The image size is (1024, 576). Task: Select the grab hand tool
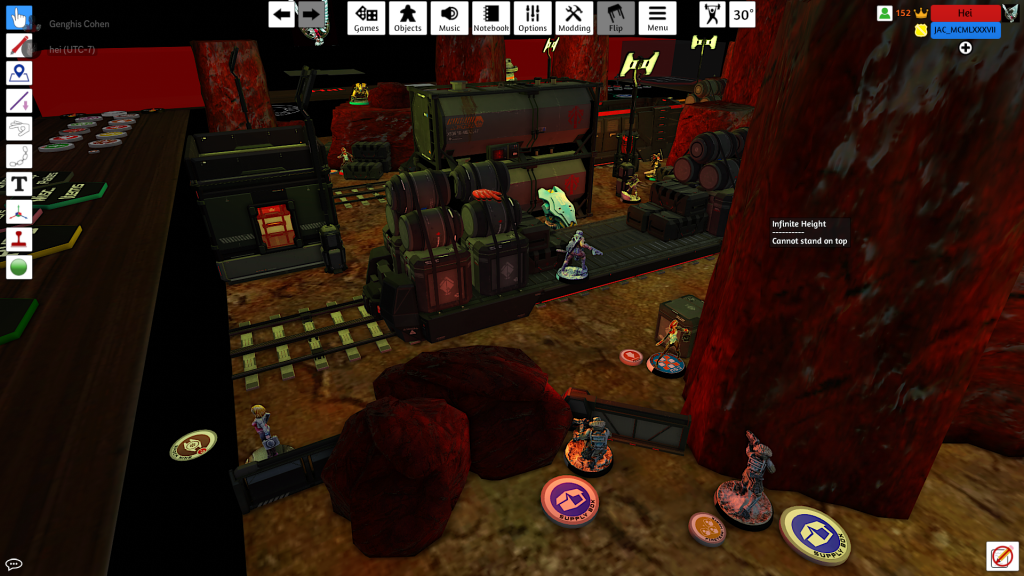(19, 18)
